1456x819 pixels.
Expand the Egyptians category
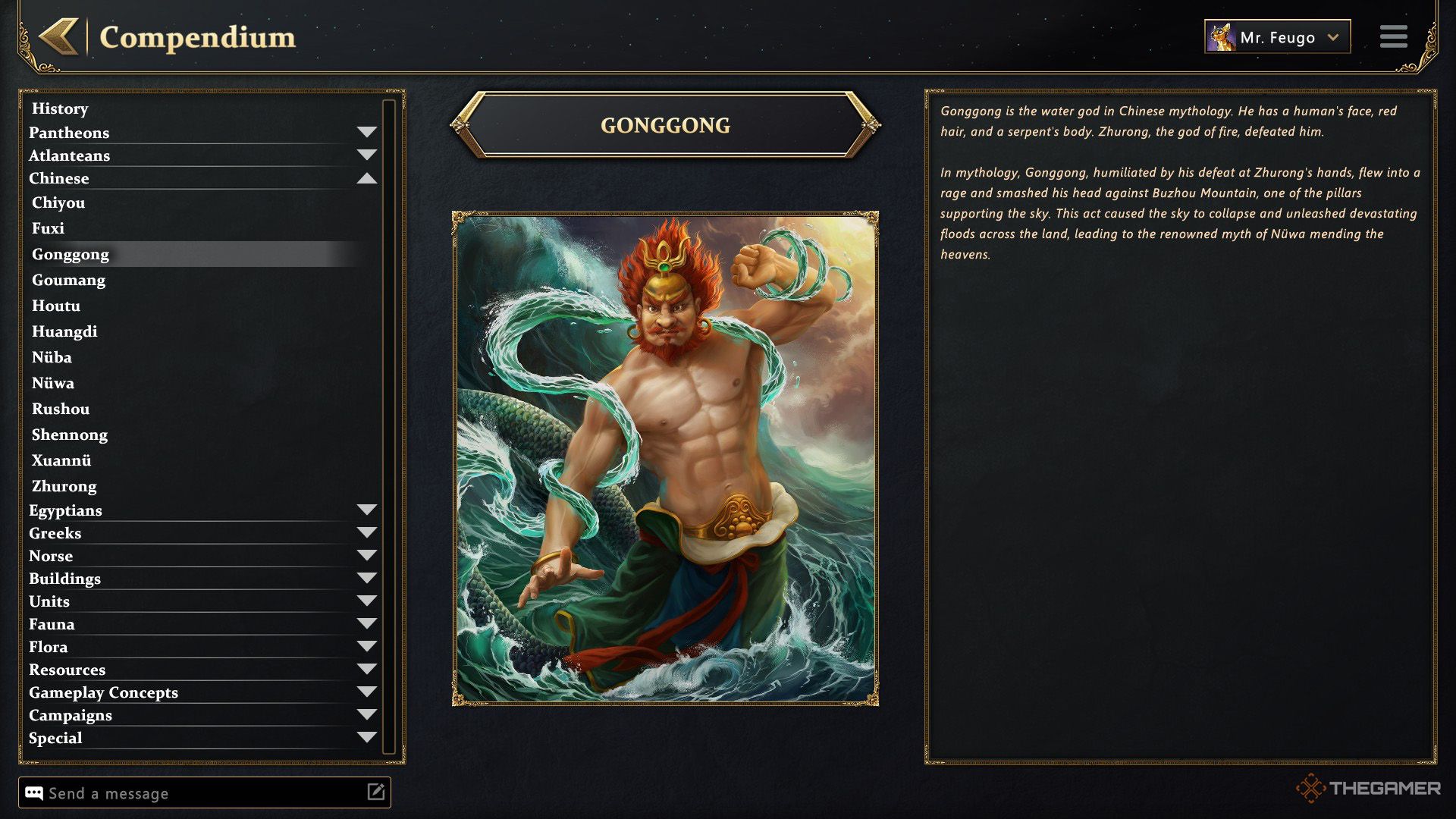(366, 510)
